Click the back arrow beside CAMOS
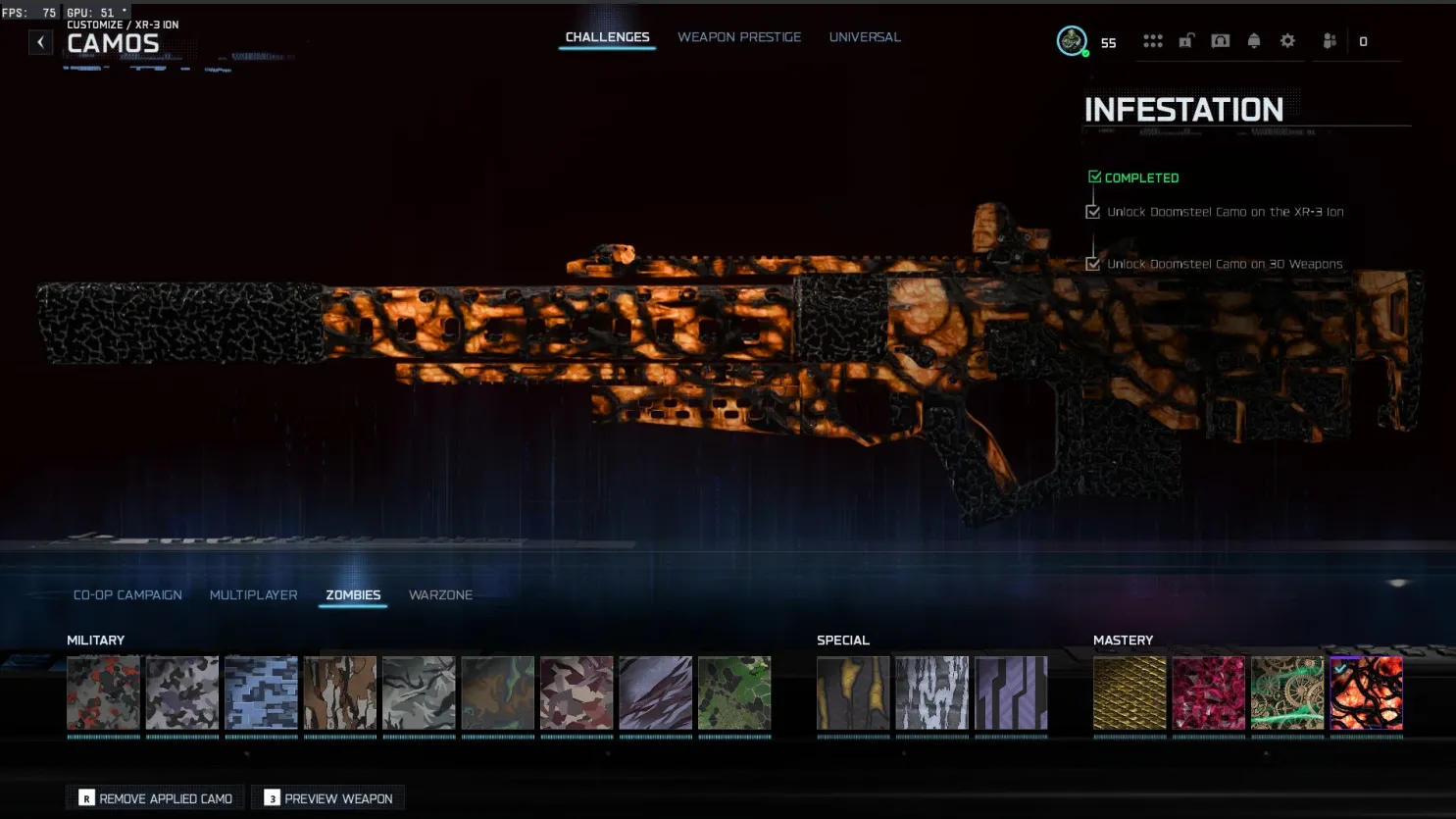Screen dimensions: 1456x819 coord(40,41)
